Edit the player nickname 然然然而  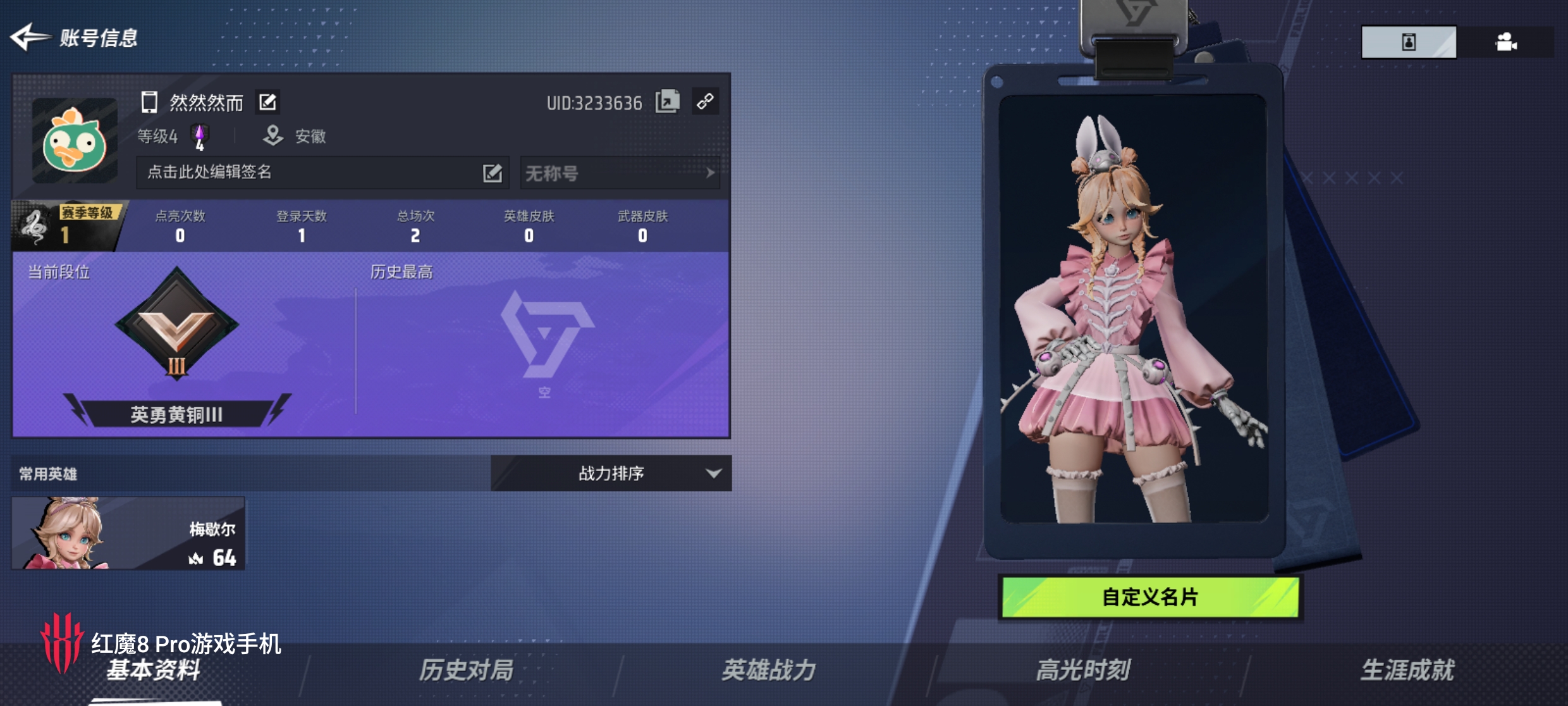click(267, 102)
